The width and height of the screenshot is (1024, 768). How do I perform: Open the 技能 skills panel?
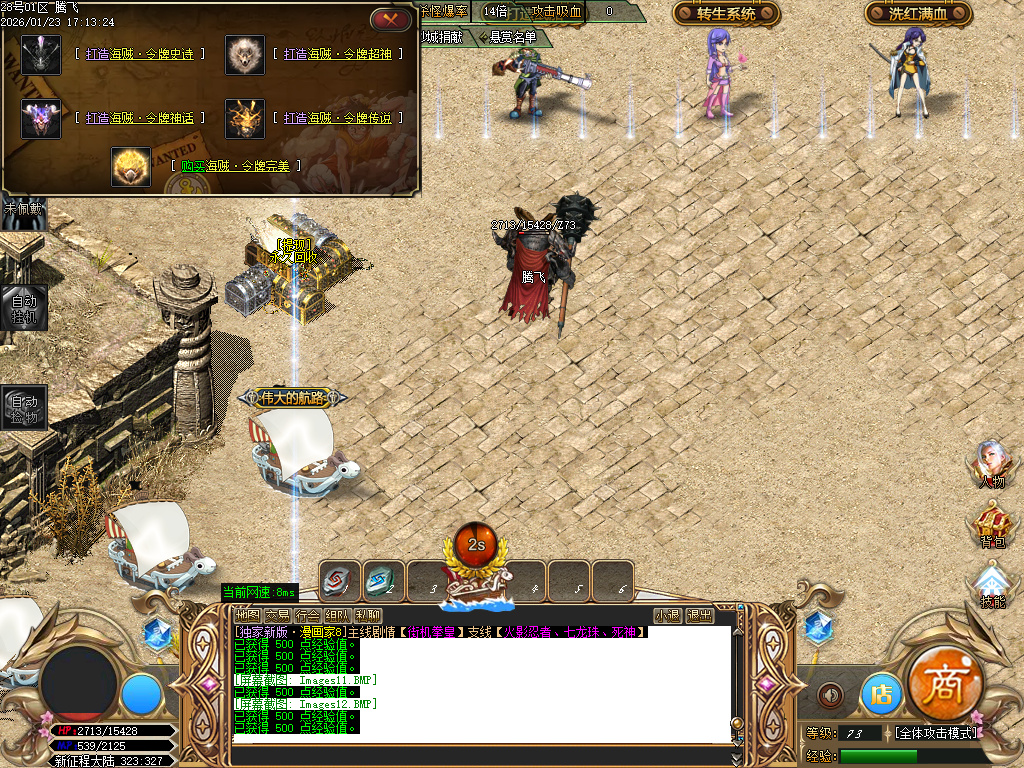[991, 586]
